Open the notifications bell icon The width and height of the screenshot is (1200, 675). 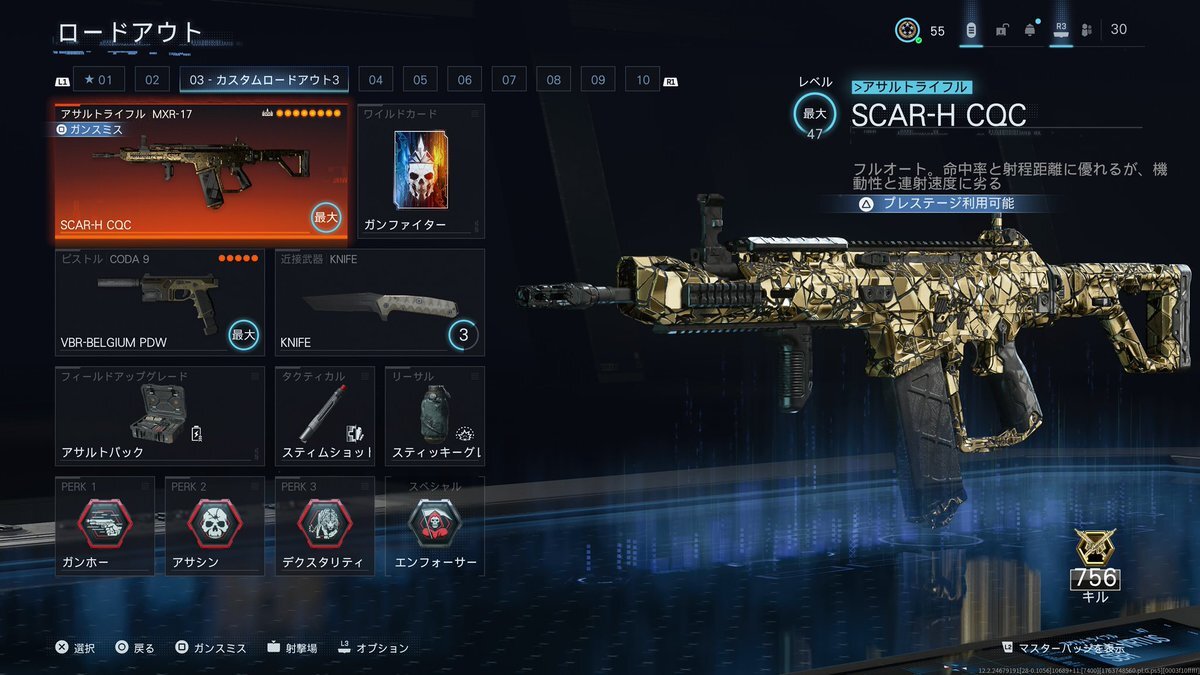(1030, 30)
